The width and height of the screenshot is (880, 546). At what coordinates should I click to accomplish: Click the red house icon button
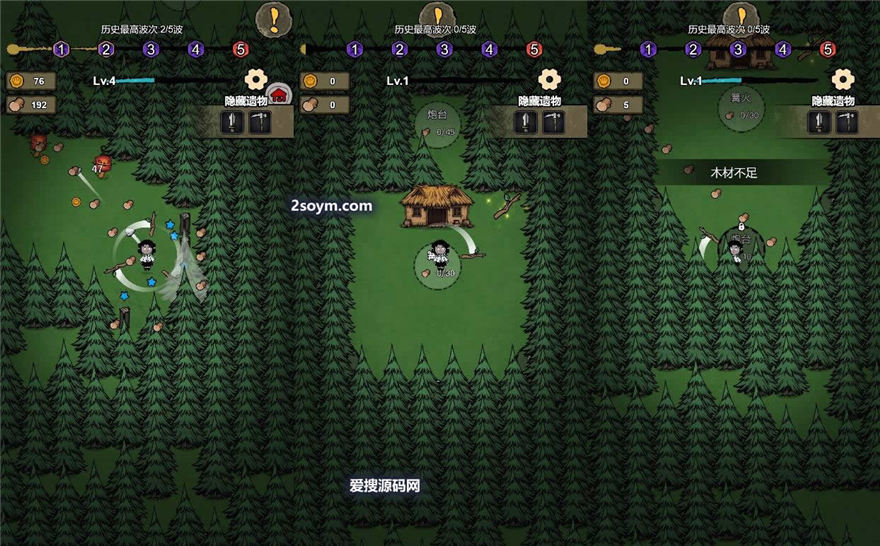coord(279,95)
